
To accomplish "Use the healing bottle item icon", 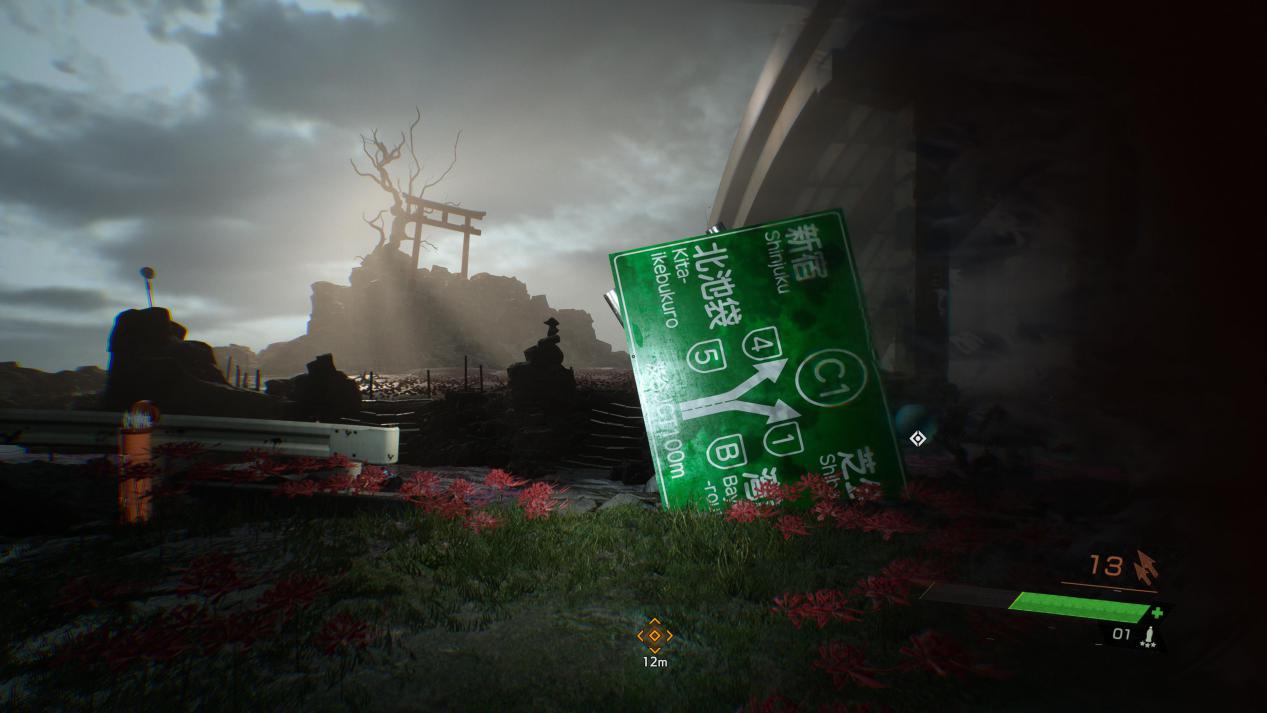I will point(1150,635).
